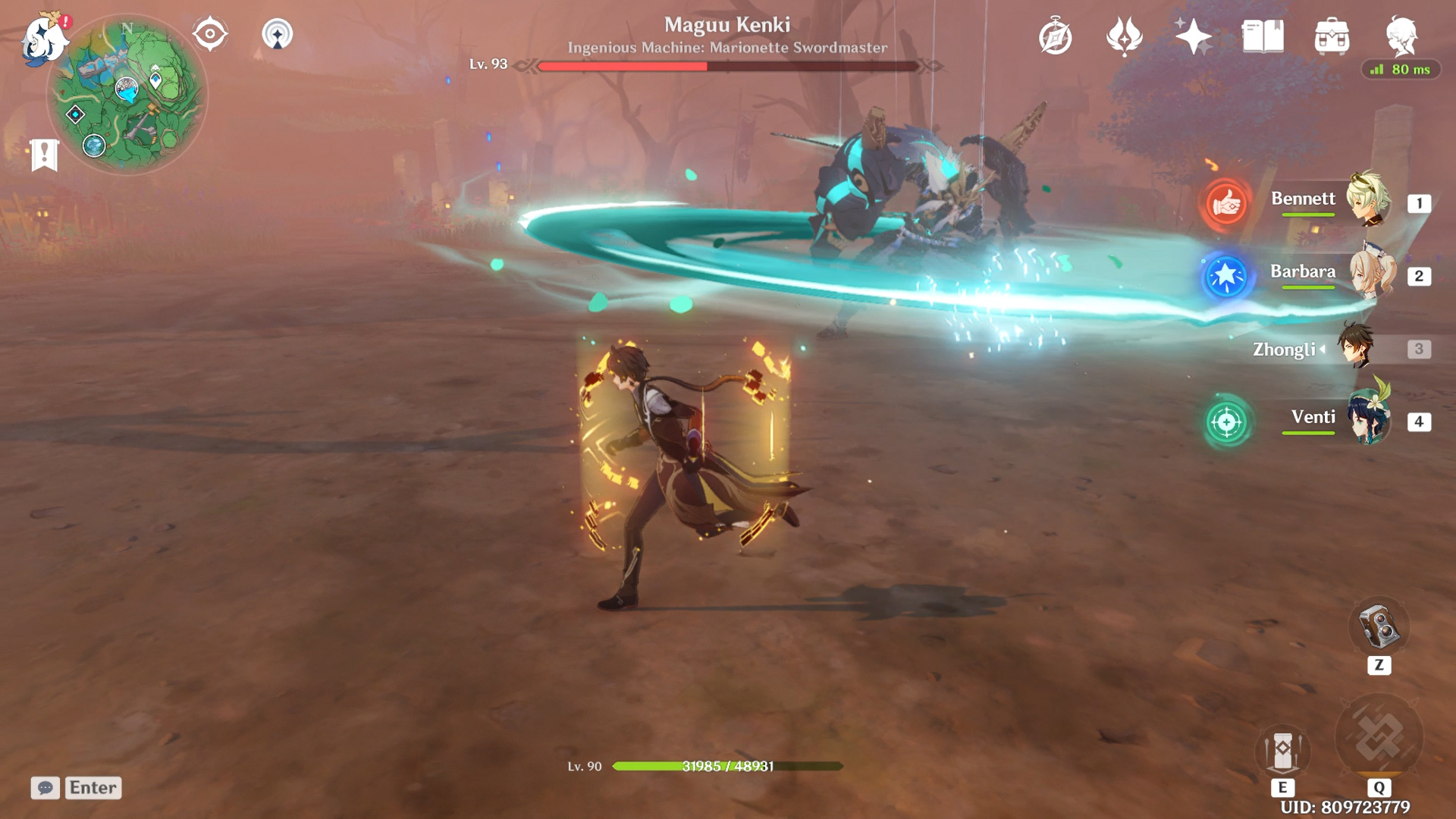Open the Events overview icon
Screen dimensions: 1456x819
pos(1057,36)
